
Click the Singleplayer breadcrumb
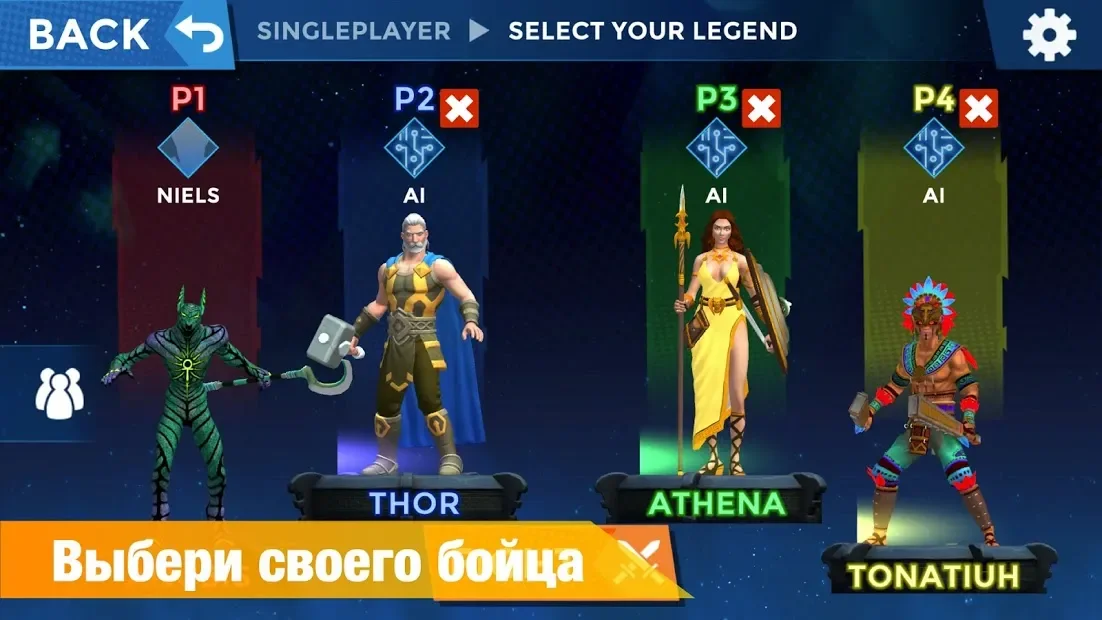(353, 31)
